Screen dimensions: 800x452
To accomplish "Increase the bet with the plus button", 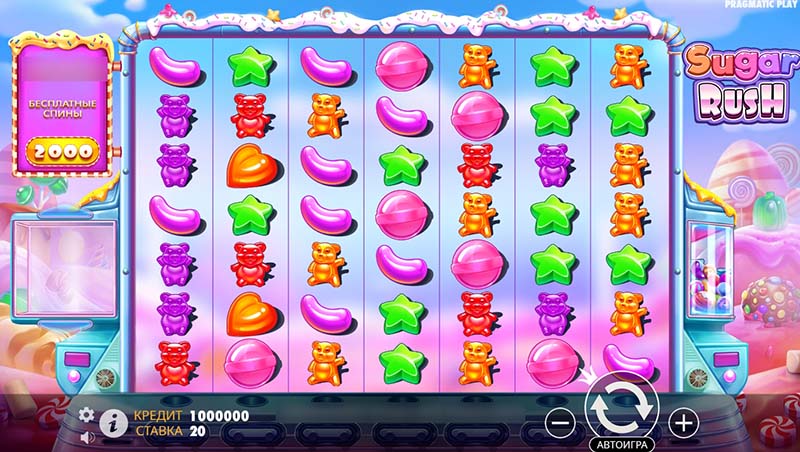I will 683,423.
